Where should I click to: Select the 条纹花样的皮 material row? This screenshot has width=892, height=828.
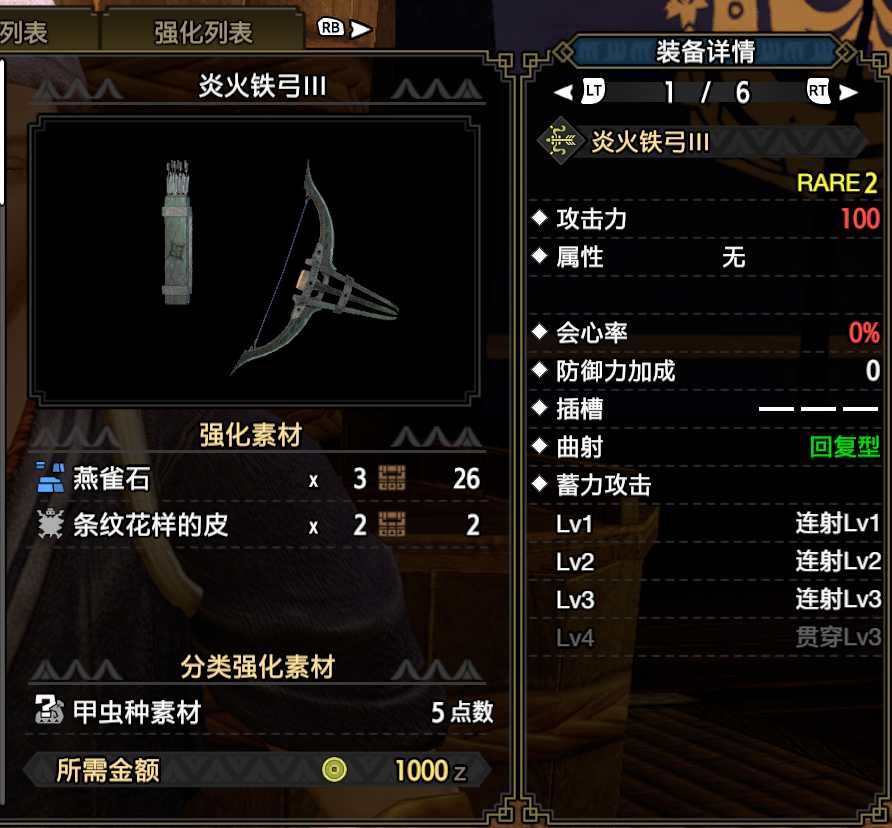[x=257, y=525]
